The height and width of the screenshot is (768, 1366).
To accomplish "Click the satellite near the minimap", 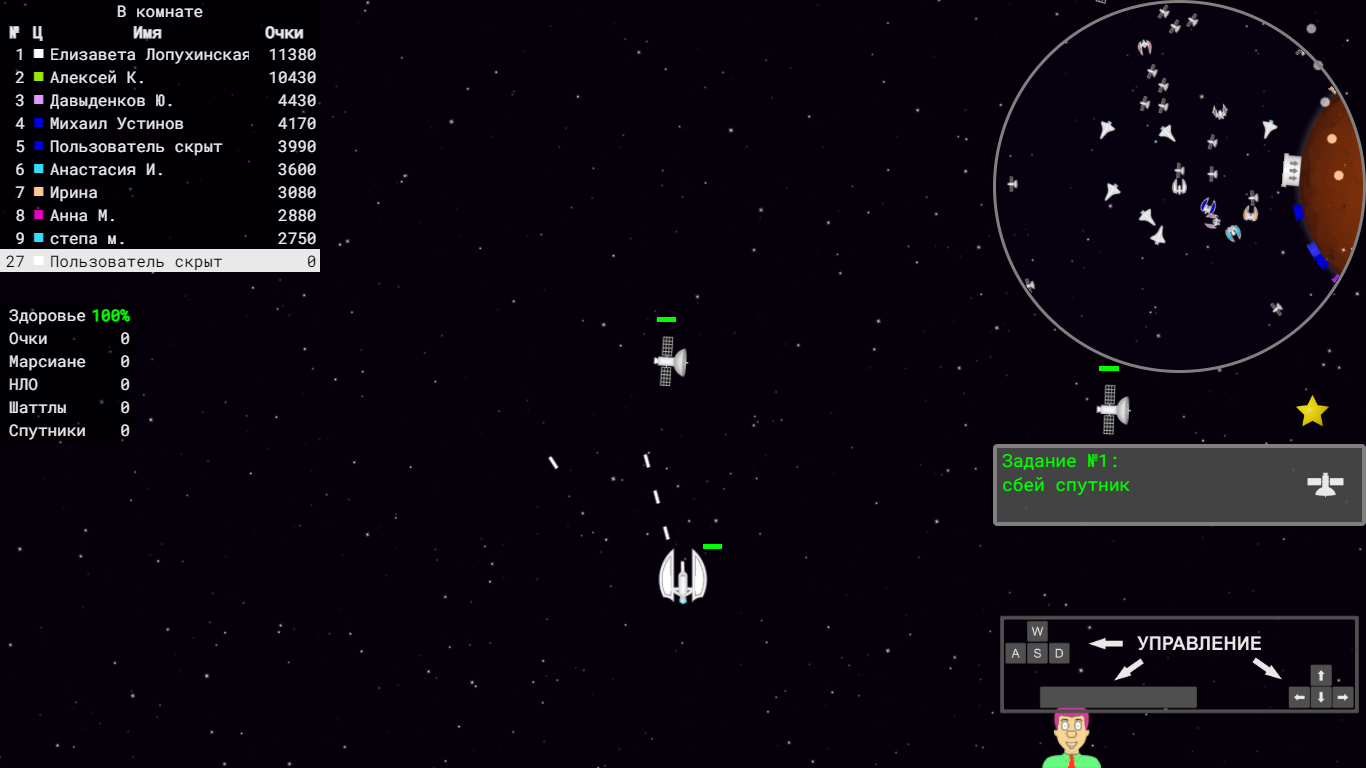I will point(1113,410).
